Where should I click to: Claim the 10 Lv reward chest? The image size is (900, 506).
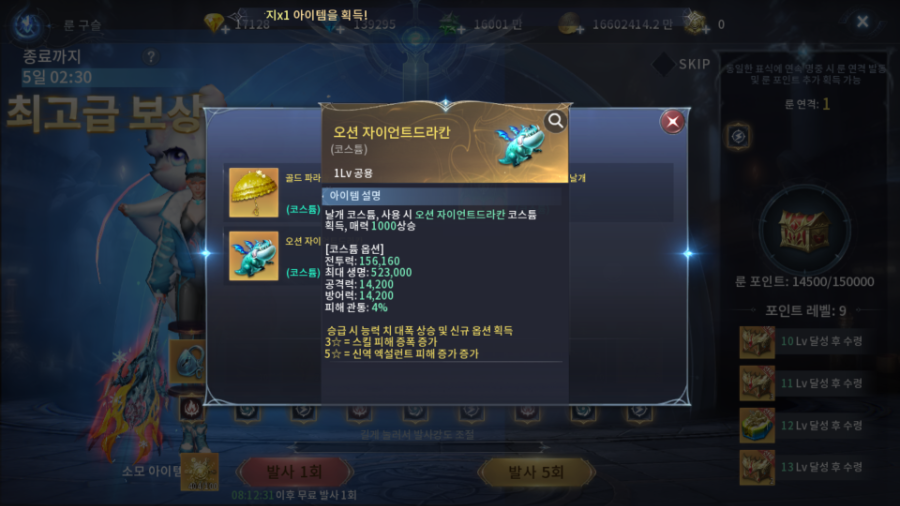[757, 341]
